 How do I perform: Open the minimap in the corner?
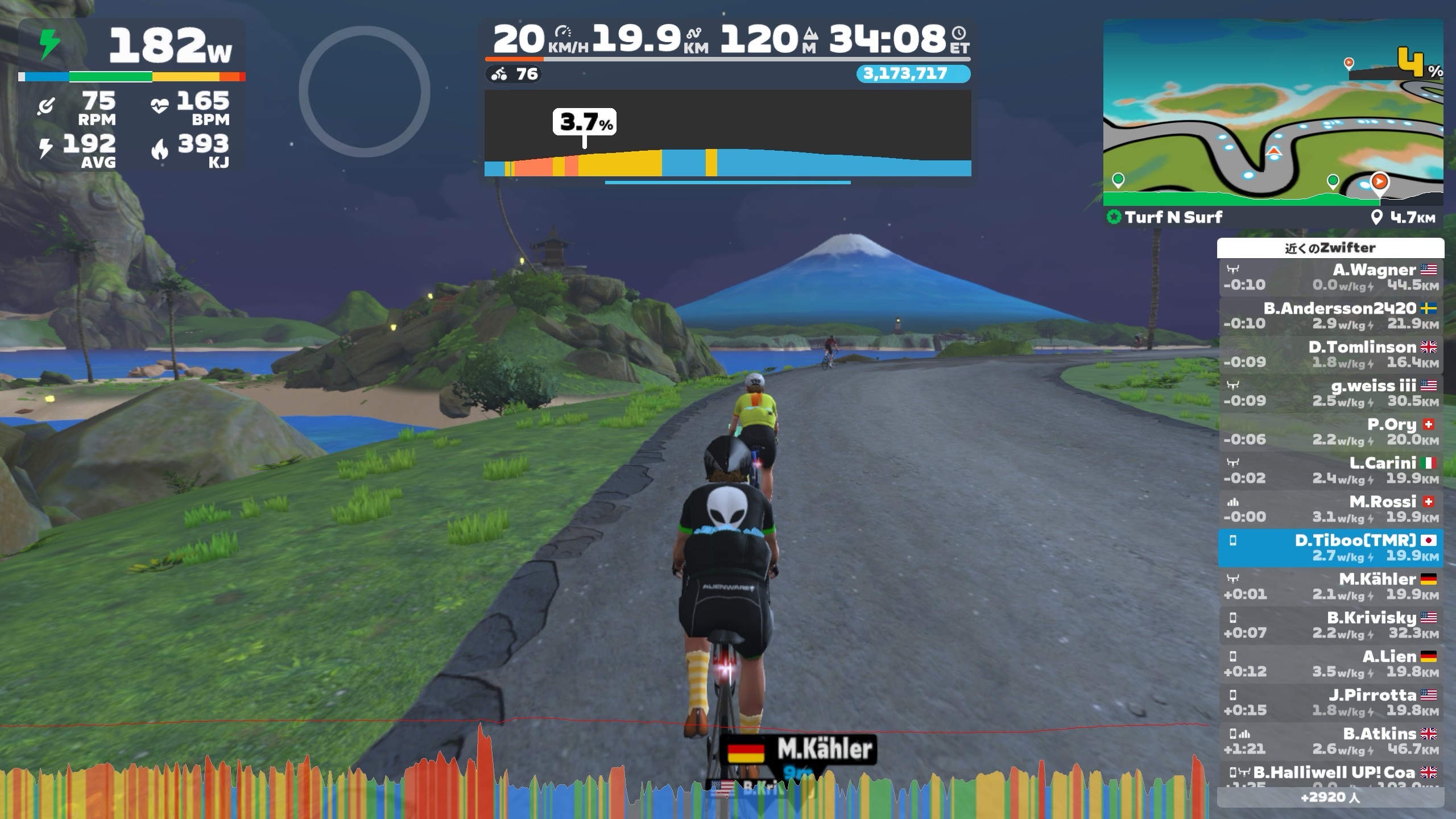pos(1273,111)
